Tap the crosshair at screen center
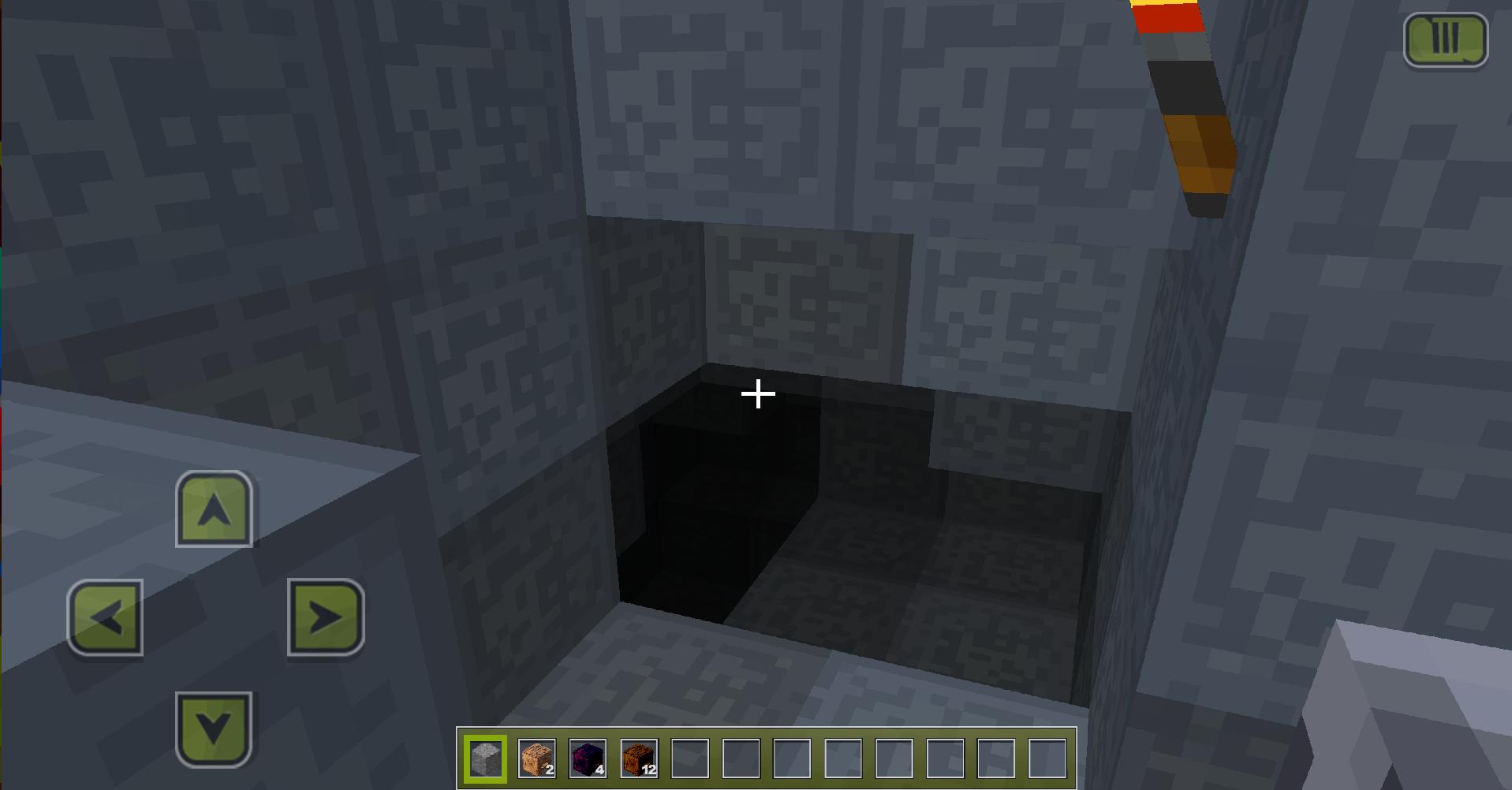 coord(757,392)
